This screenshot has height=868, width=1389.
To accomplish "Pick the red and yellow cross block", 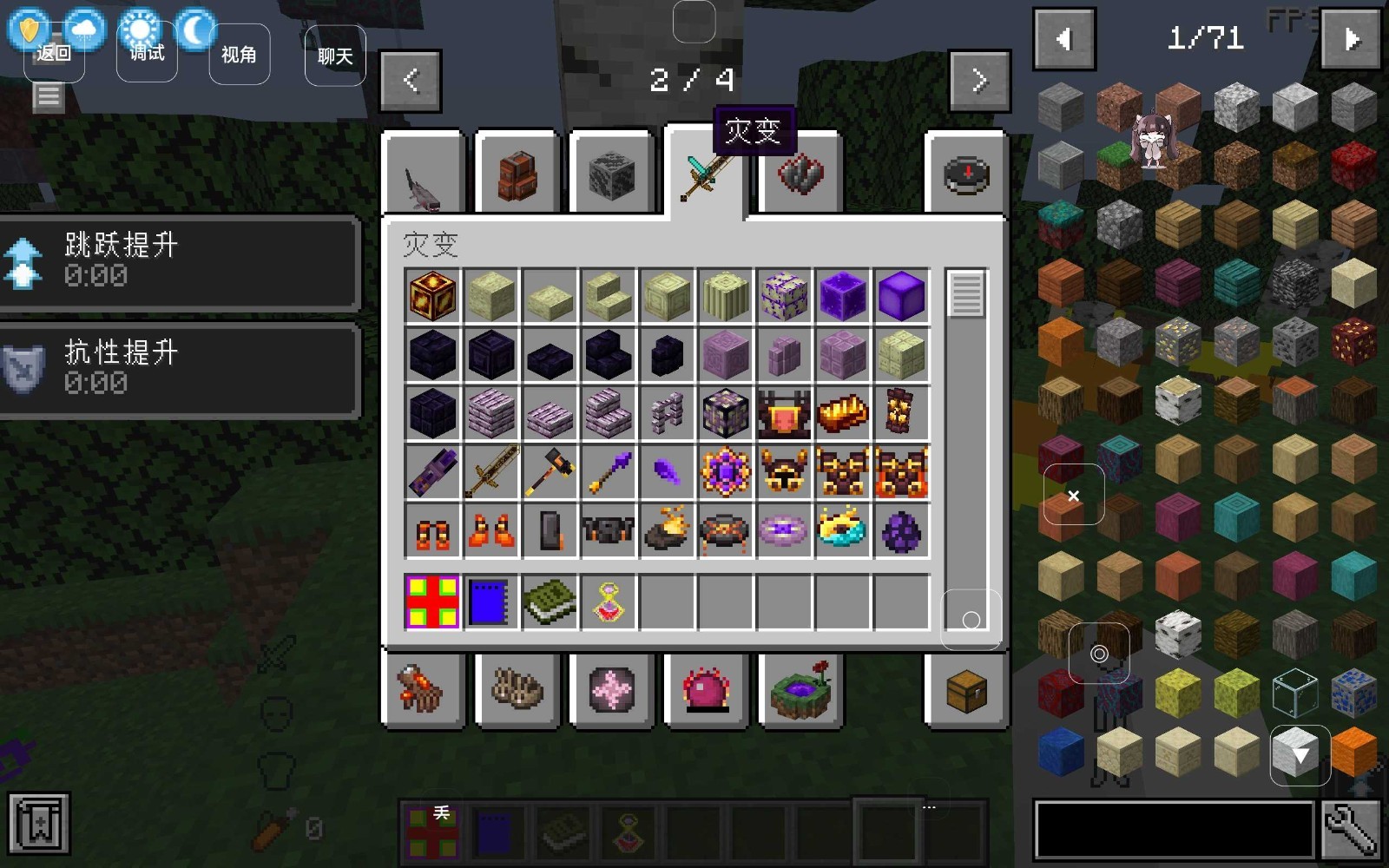I will pos(431,602).
